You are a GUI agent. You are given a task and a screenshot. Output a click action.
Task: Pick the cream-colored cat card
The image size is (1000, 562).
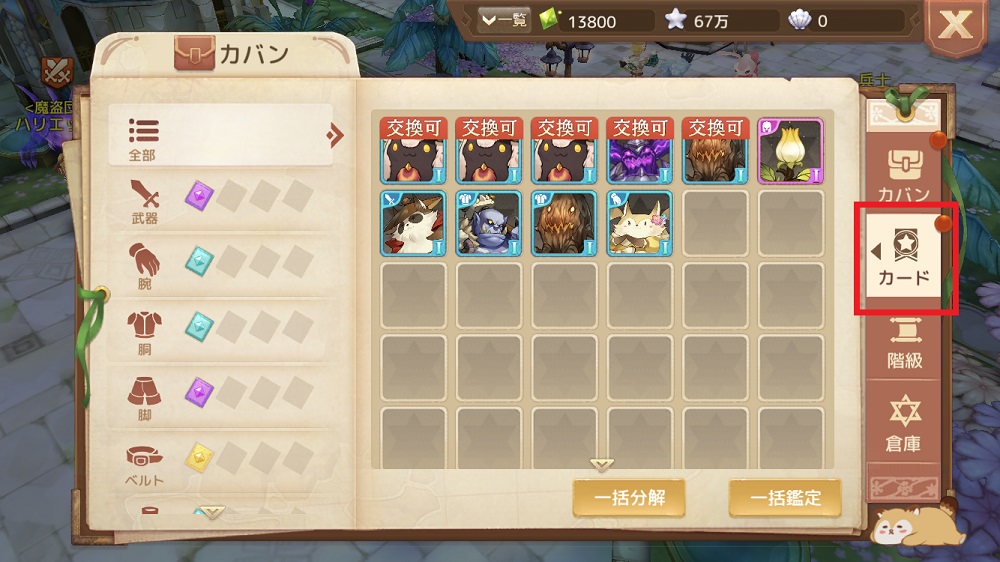(x=639, y=223)
